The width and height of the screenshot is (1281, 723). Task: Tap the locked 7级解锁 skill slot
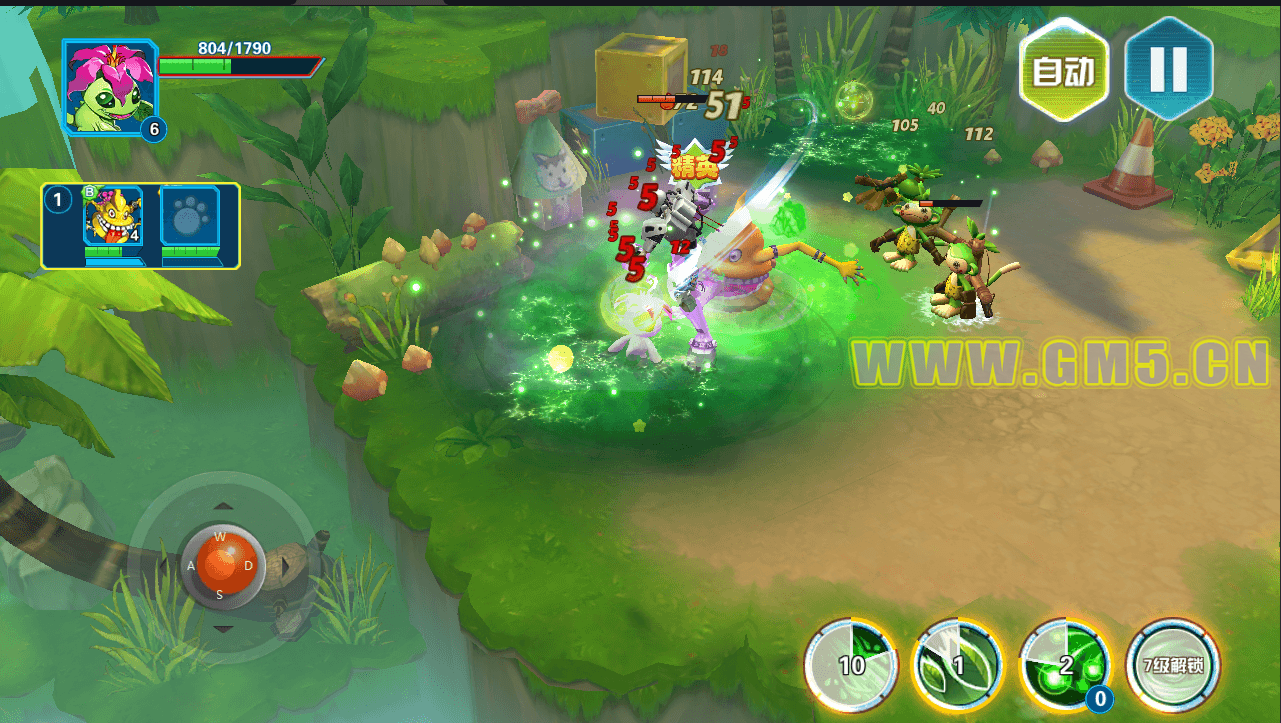[x=1173, y=666]
